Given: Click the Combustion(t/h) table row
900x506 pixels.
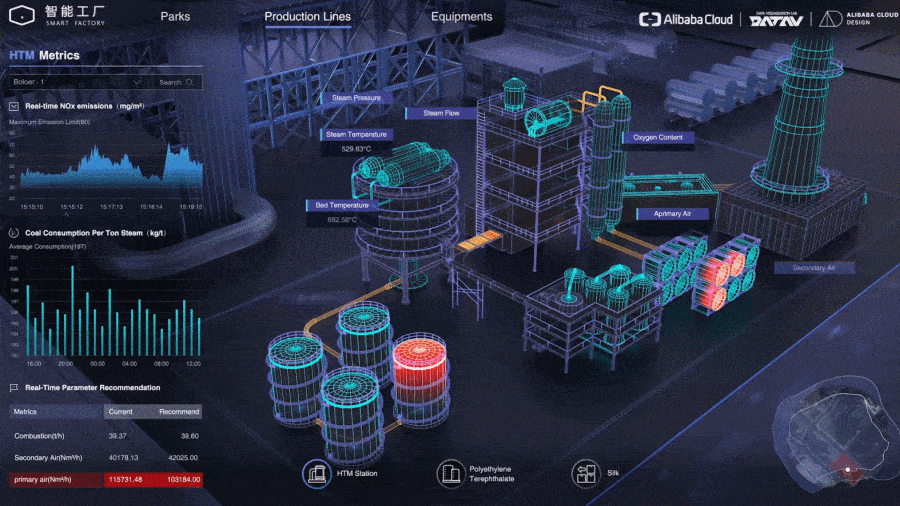Looking at the screenshot, I should 105,435.
